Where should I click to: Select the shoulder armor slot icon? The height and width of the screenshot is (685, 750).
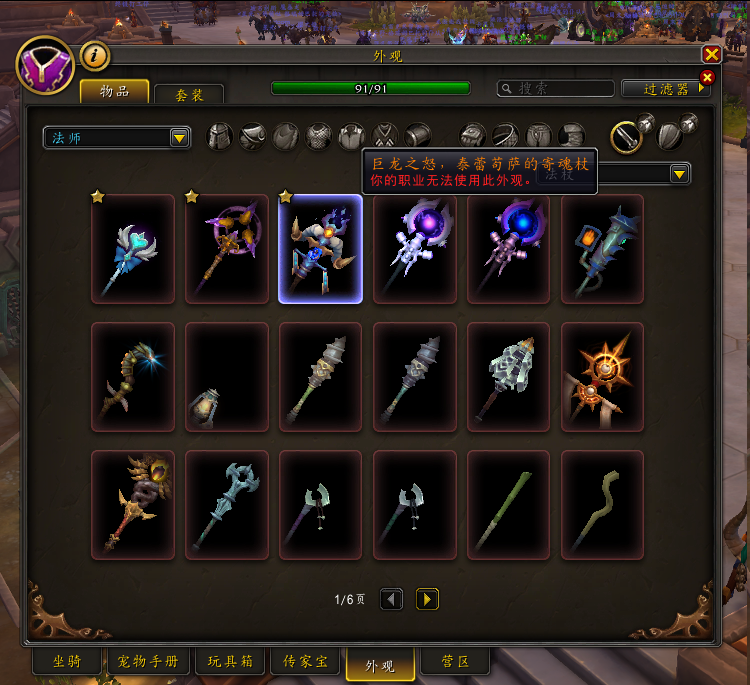(253, 136)
